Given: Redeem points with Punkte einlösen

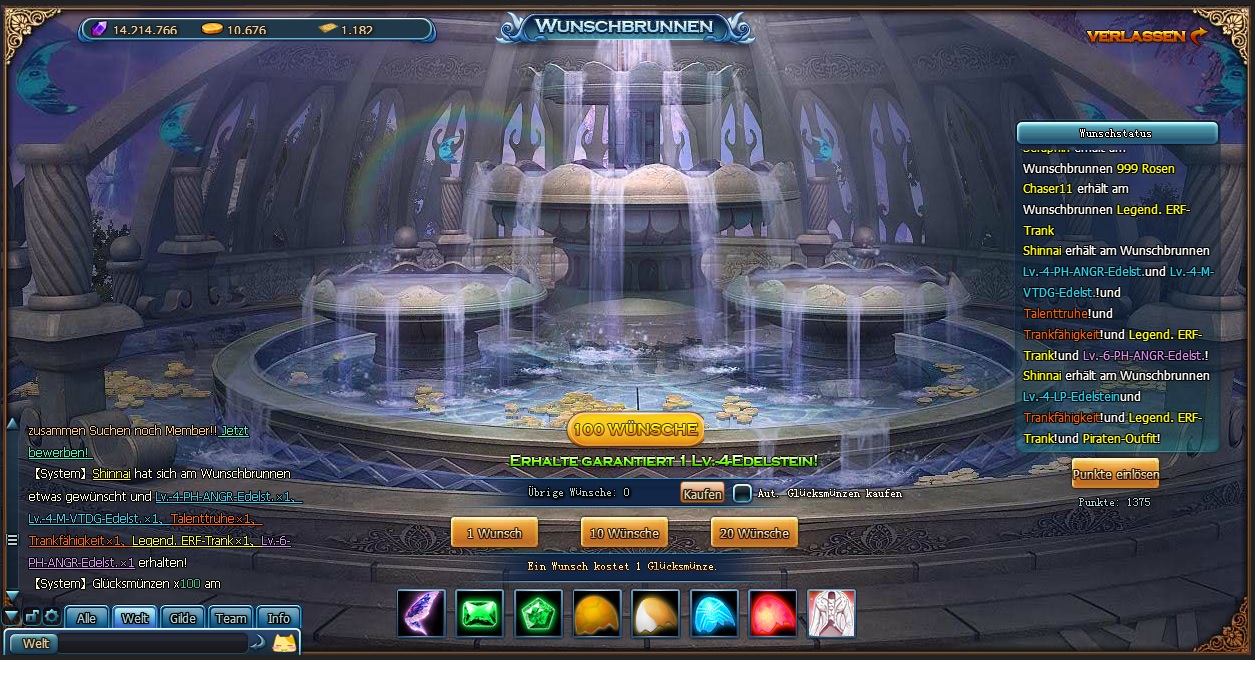Looking at the screenshot, I should point(1115,474).
